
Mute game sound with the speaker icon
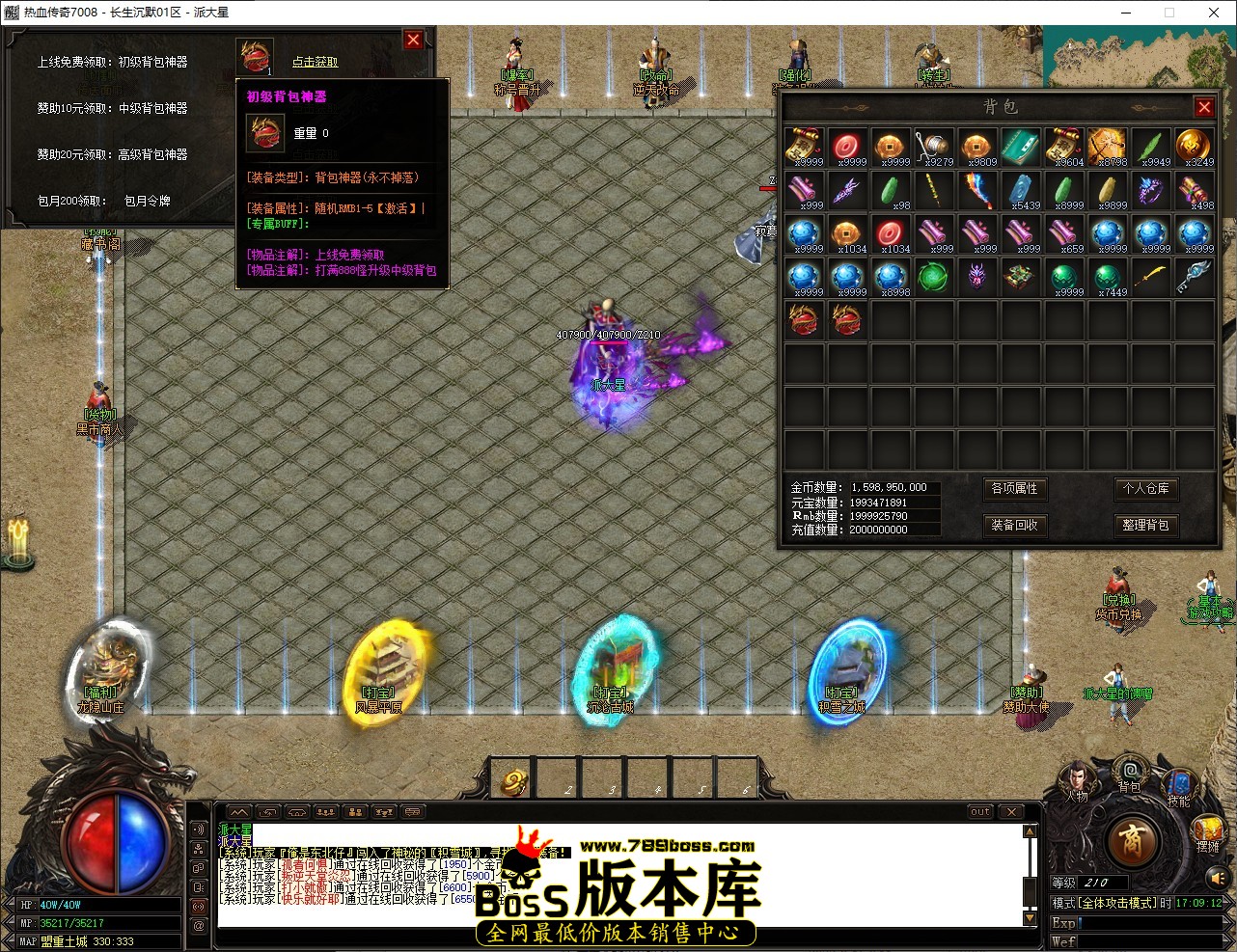(1216, 878)
